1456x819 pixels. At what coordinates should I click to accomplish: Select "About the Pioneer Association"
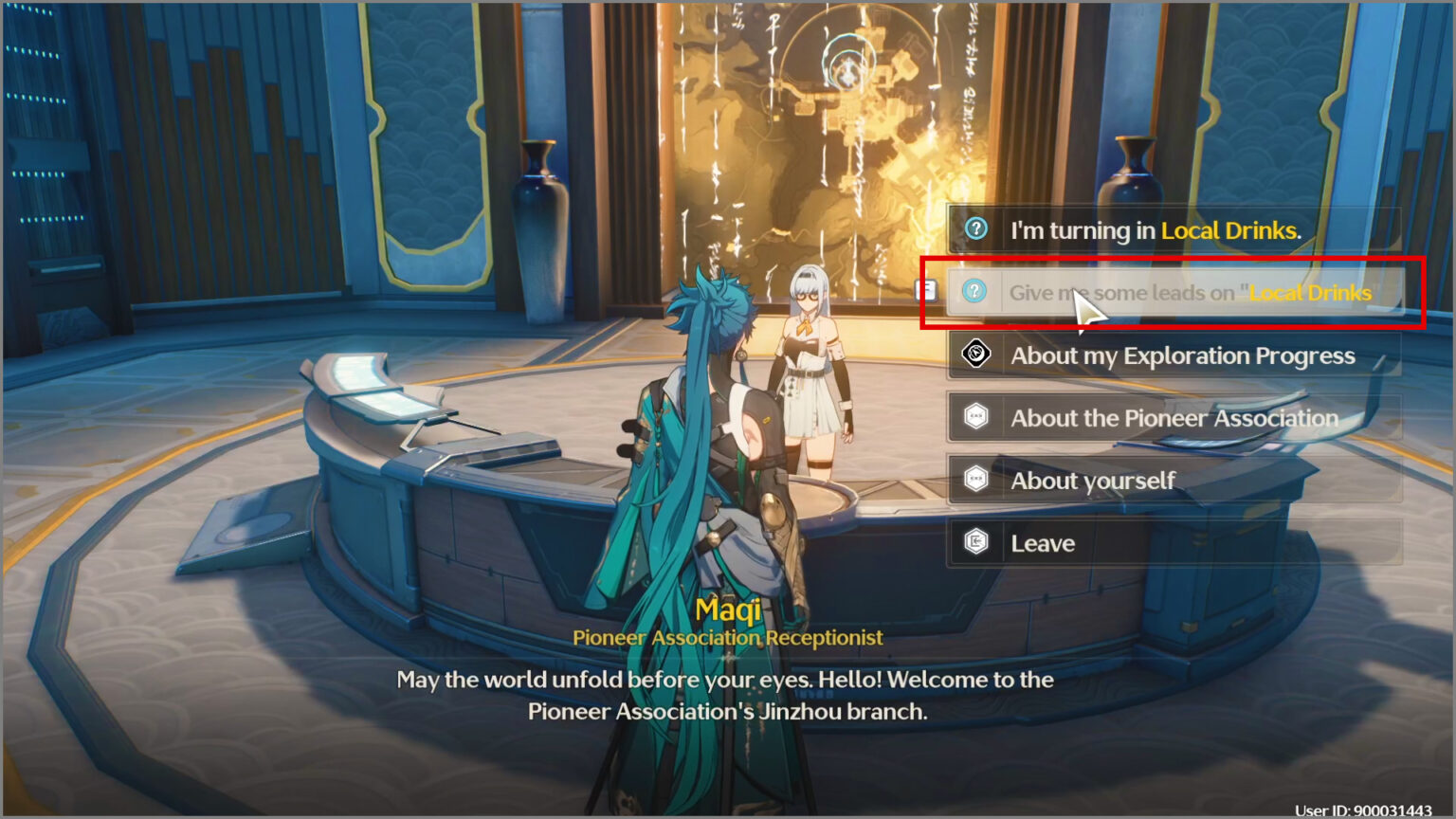[x=1175, y=417]
